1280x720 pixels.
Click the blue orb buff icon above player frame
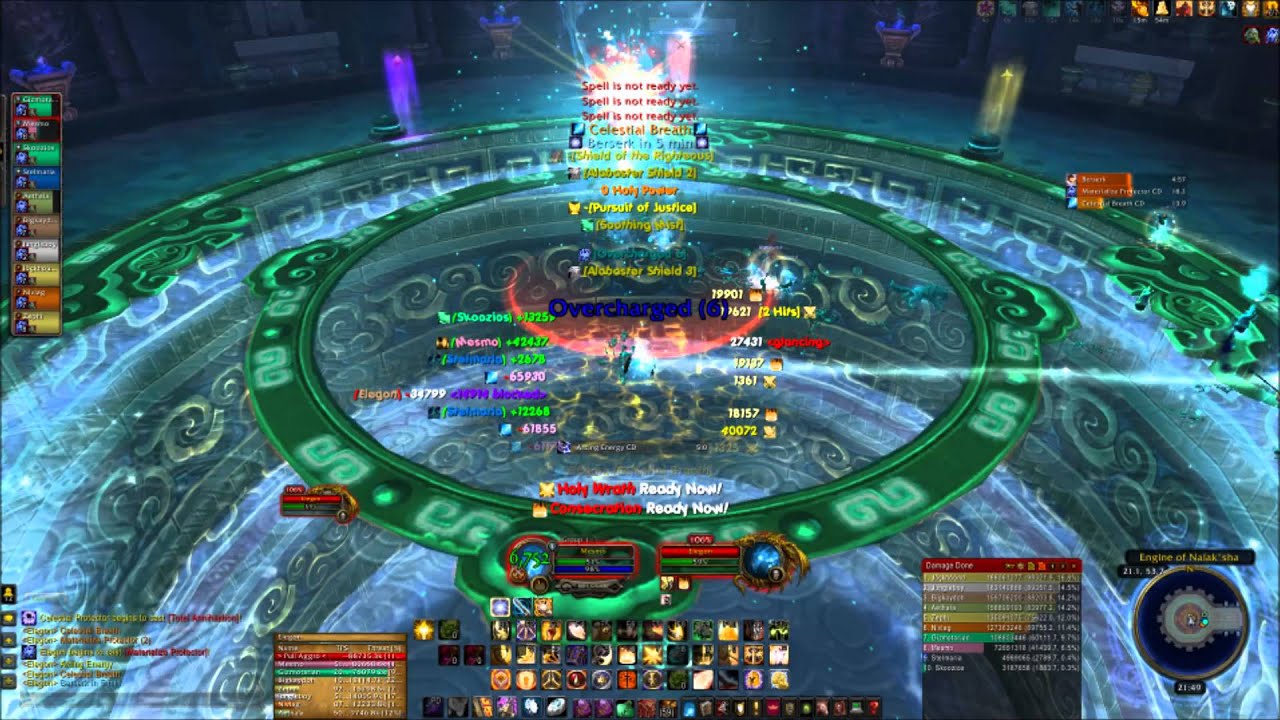point(499,607)
